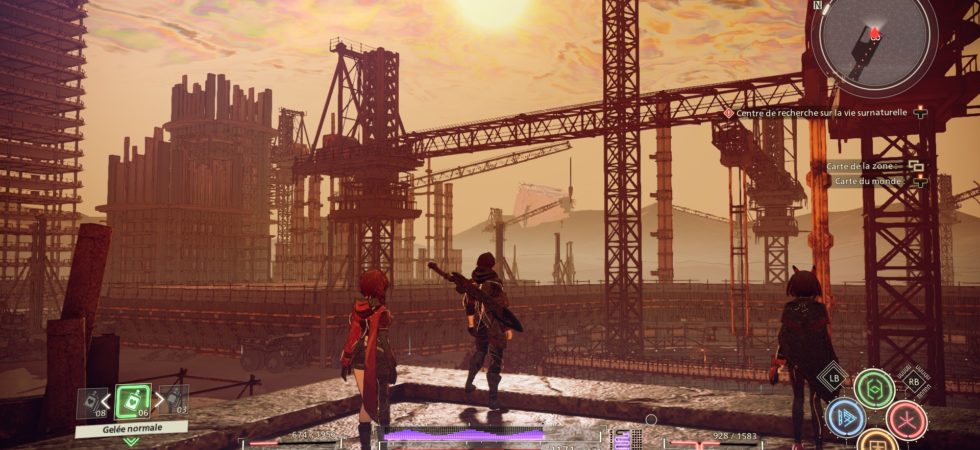
Task: Activate the blue triple-arrow SAS ability
Action: [x=845, y=420]
